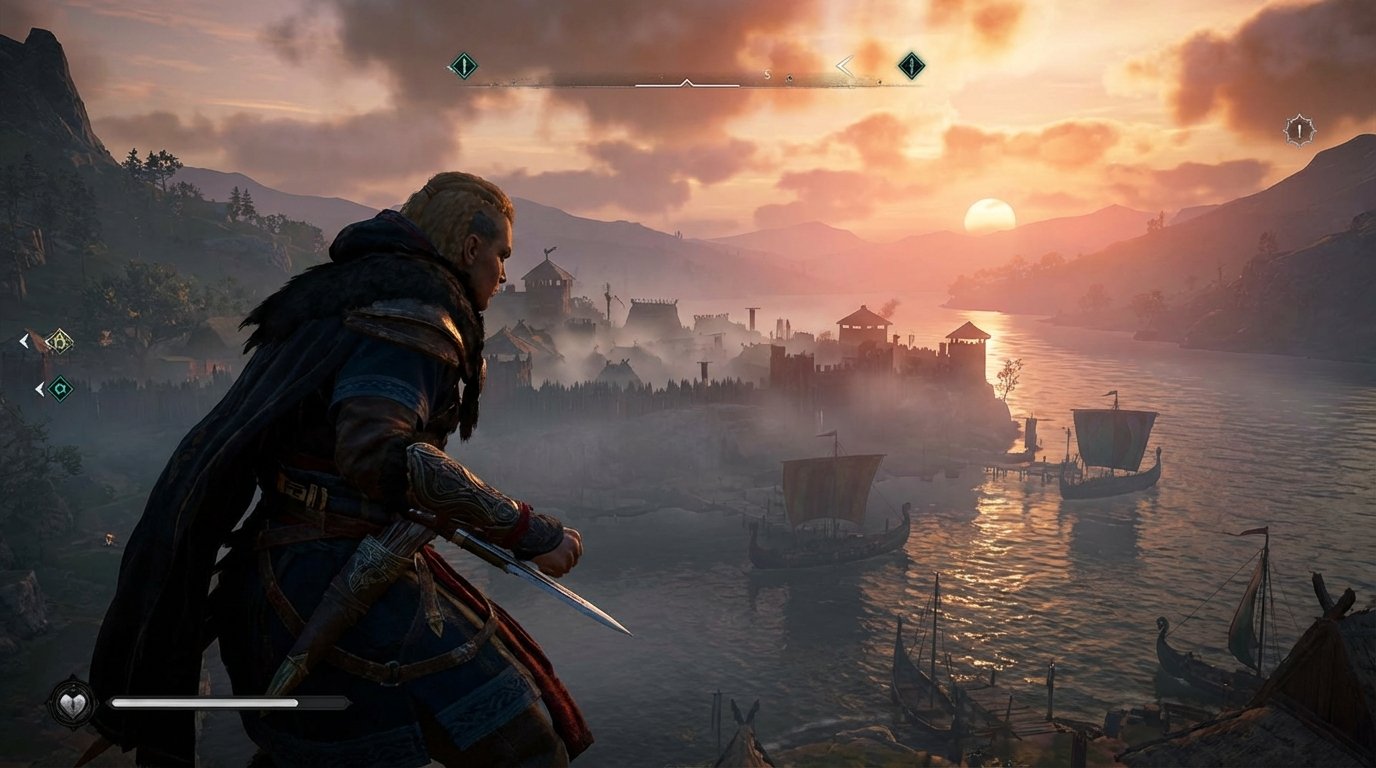The width and height of the screenshot is (1376, 768).
Task: Click the heading notch under the compass
Action: tap(687, 81)
